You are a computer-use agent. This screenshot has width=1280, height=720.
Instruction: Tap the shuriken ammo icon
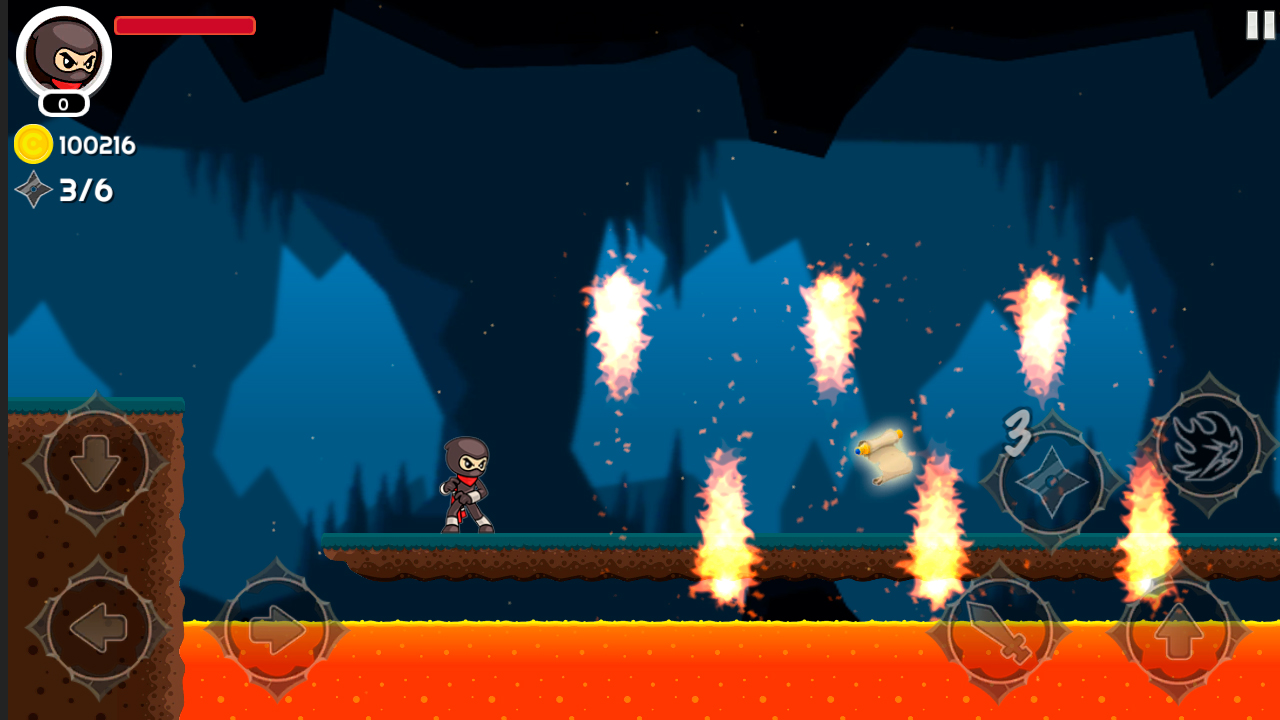(x=33, y=190)
